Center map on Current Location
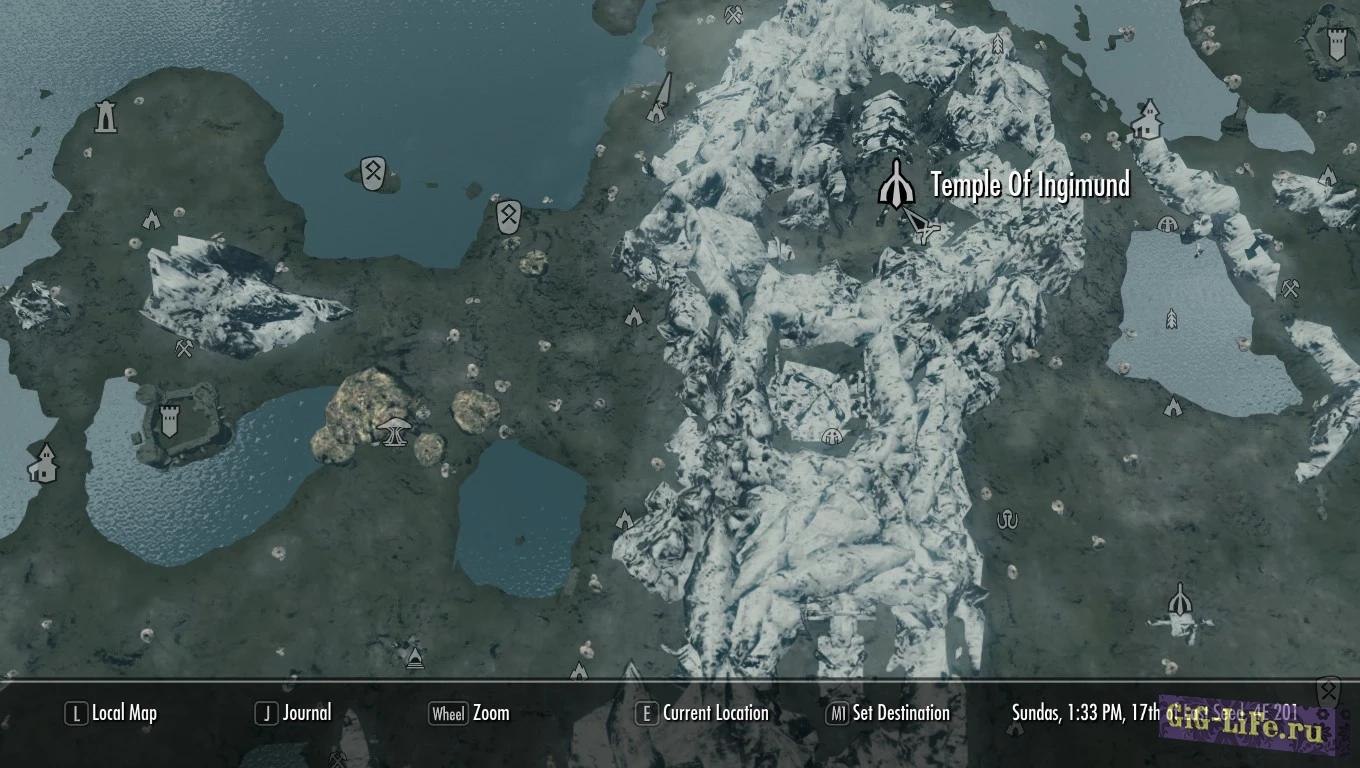 703,713
